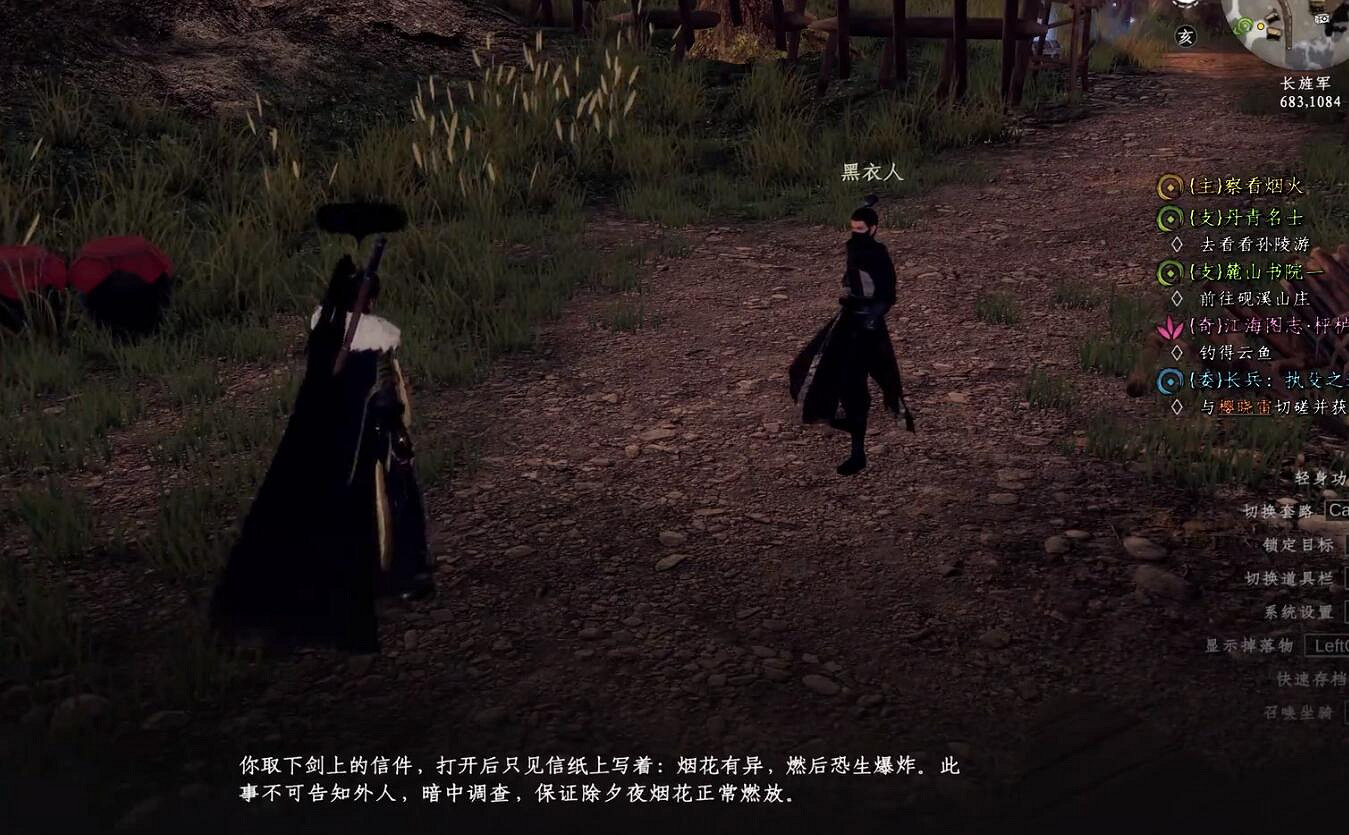Expand the diamond marker under 去看看孙陵游
This screenshot has width=1349, height=835.
click(x=1176, y=244)
